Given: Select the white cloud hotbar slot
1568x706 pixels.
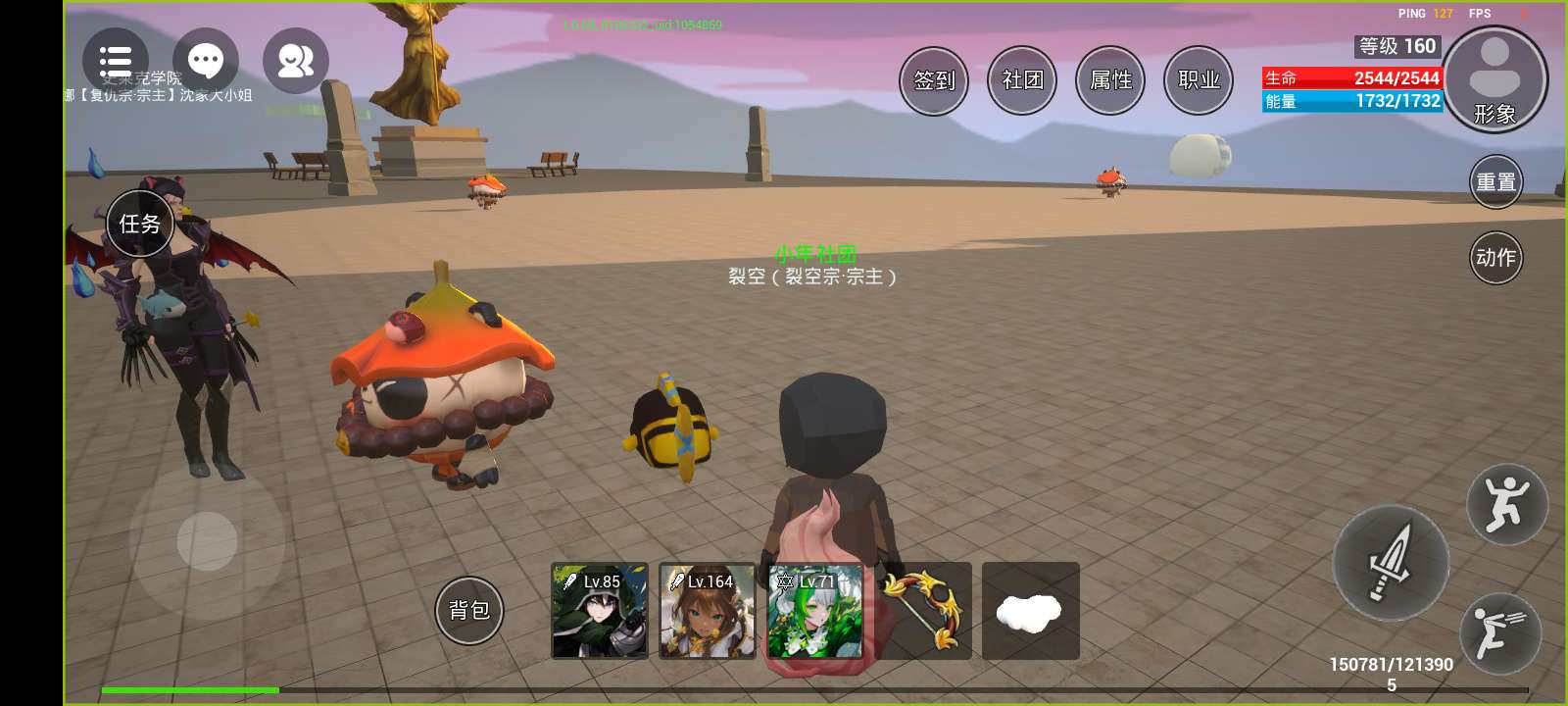Looking at the screenshot, I should tap(1030, 611).
